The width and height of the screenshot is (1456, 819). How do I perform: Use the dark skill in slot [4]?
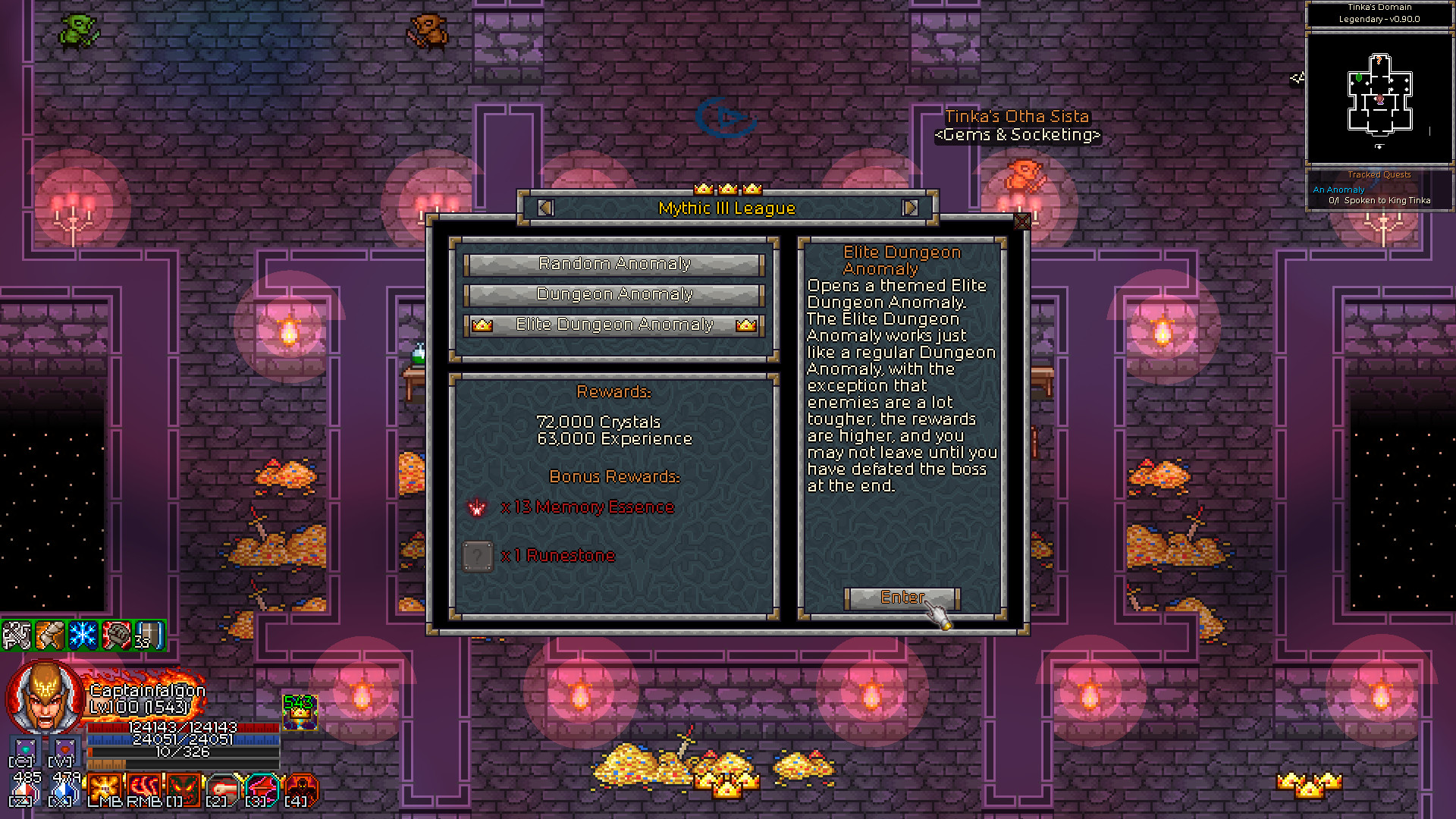(301, 789)
